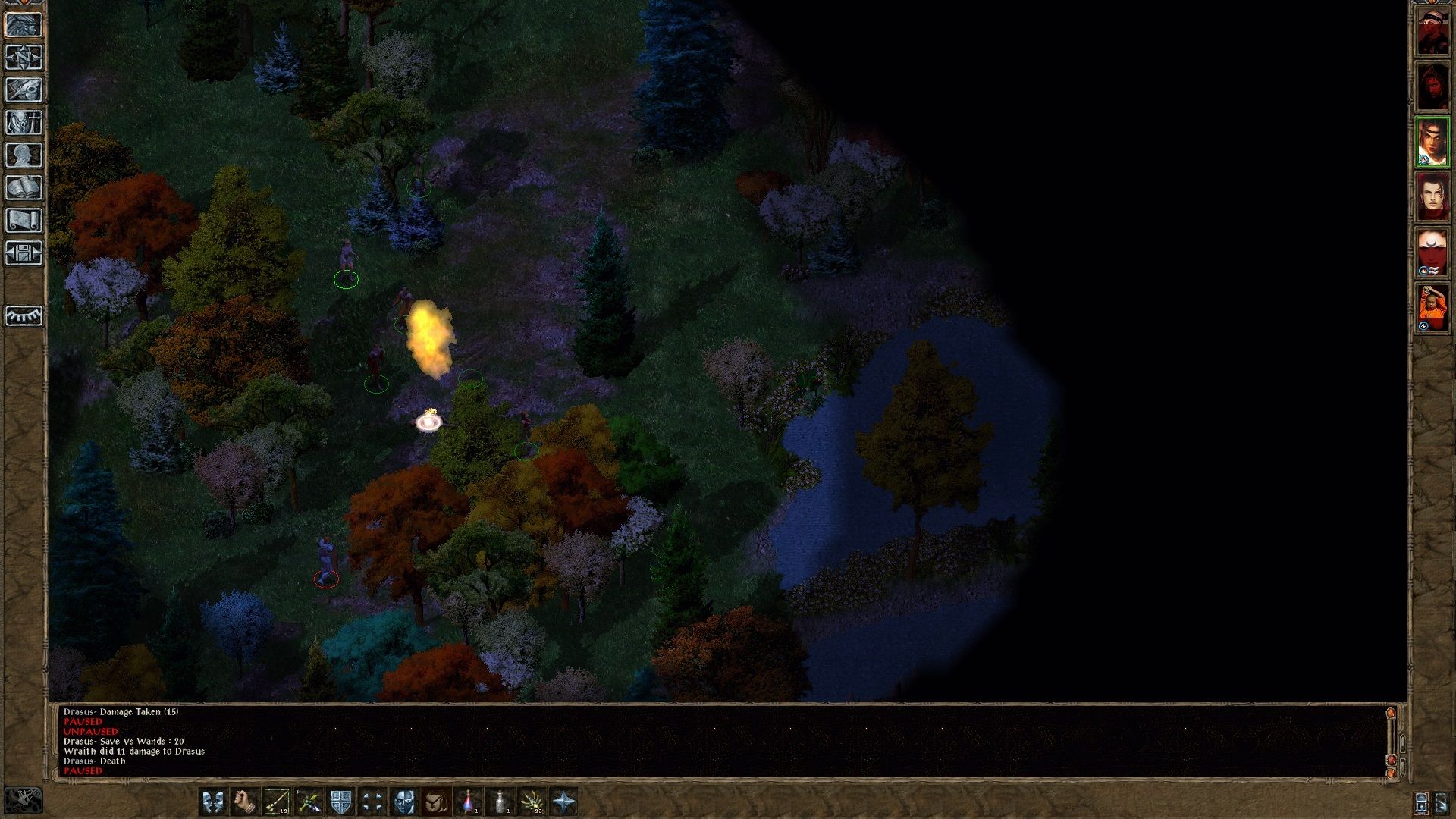The width and height of the screenshot is (1456, 819).
Task: Click the four-arrows action button
Action: coord(372,802)
